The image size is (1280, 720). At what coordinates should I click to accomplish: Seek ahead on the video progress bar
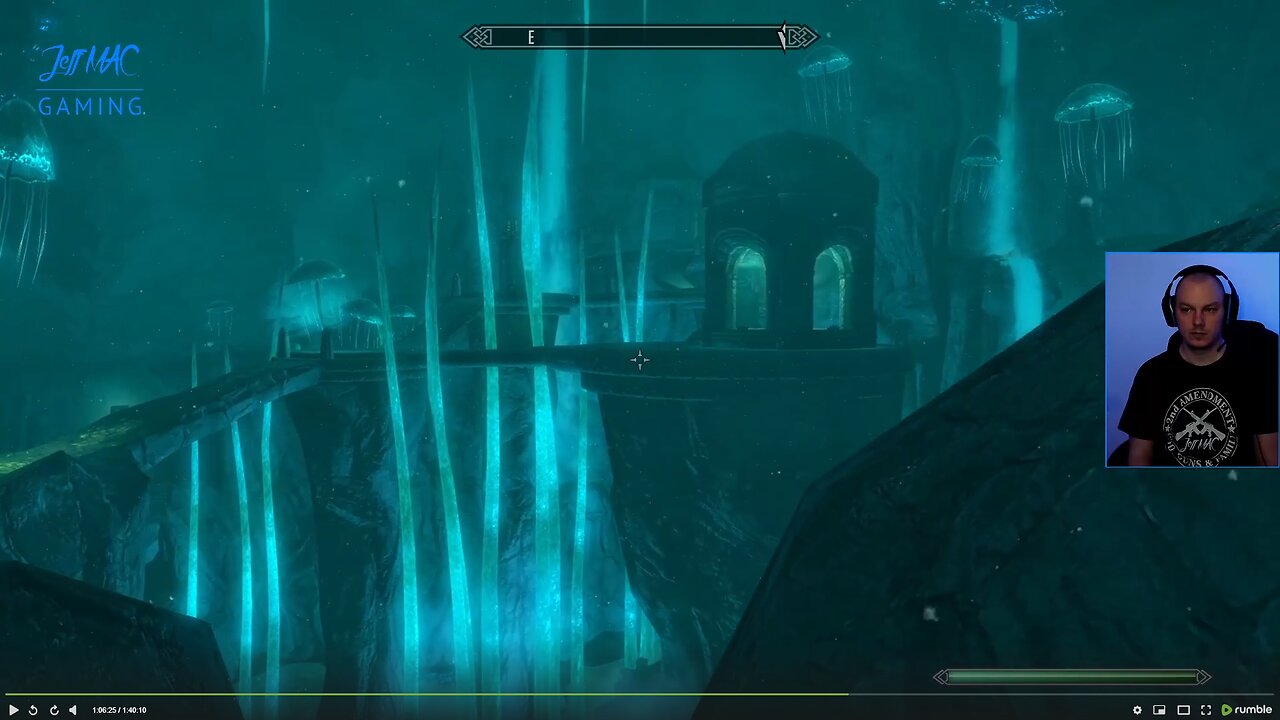tap(1000, 693)
